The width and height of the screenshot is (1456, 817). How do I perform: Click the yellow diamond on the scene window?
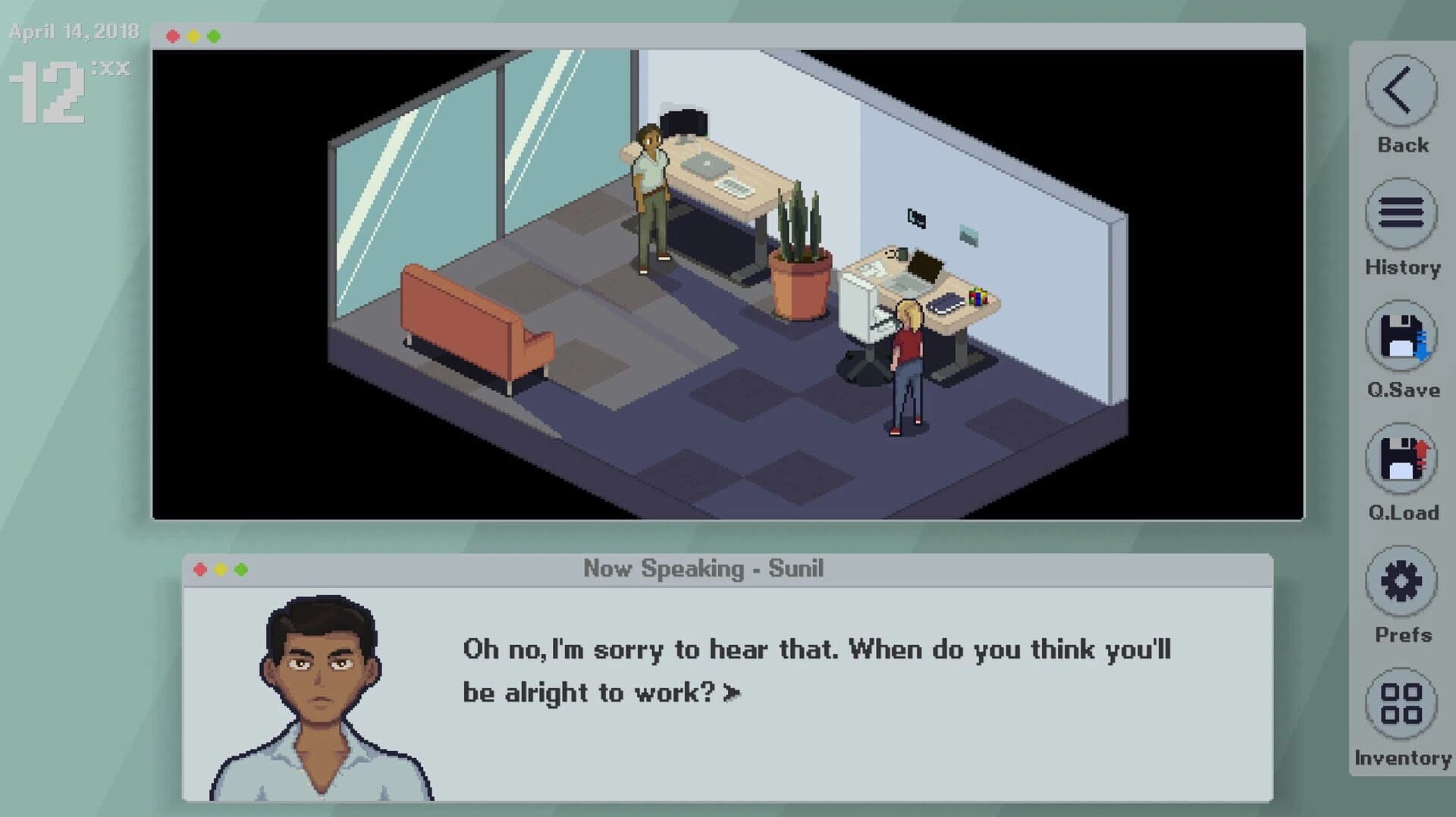coord(195,34)
